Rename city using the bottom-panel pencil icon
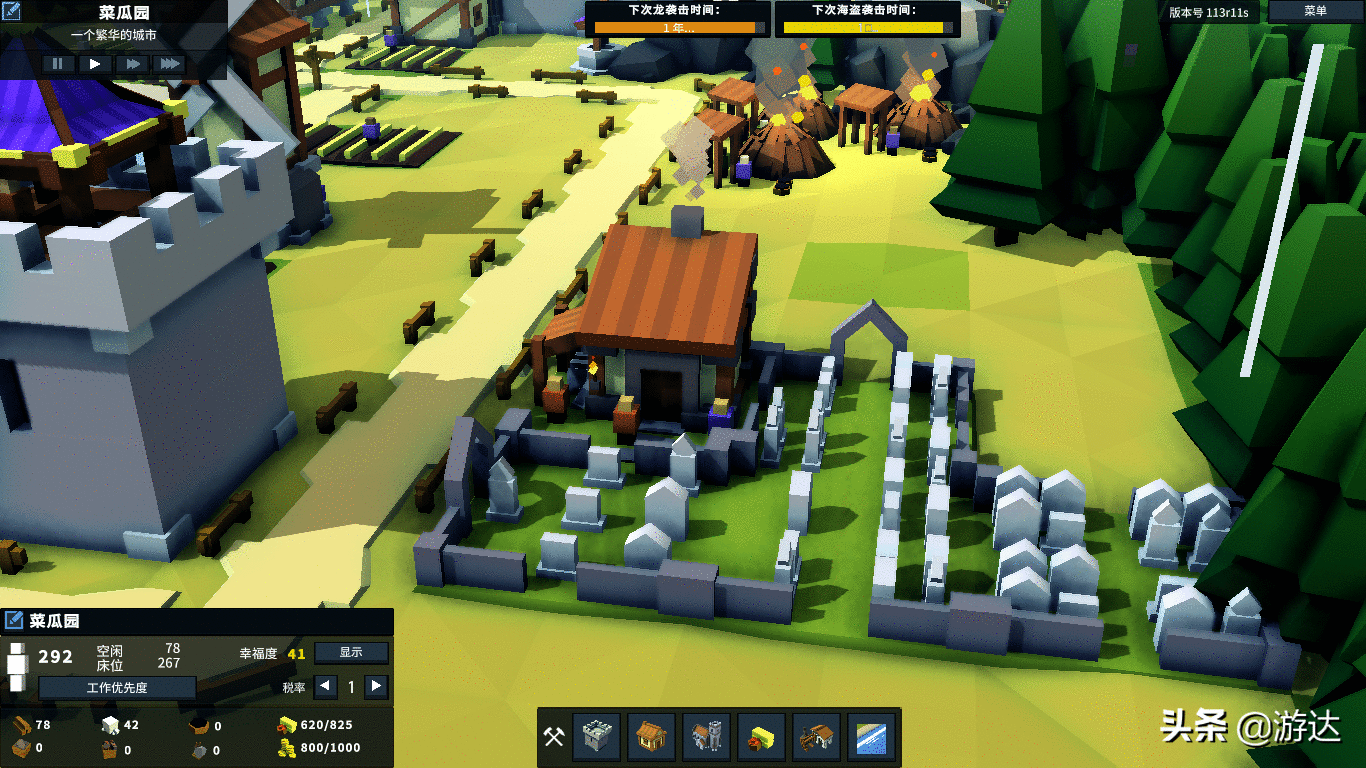 click(14, 621)
